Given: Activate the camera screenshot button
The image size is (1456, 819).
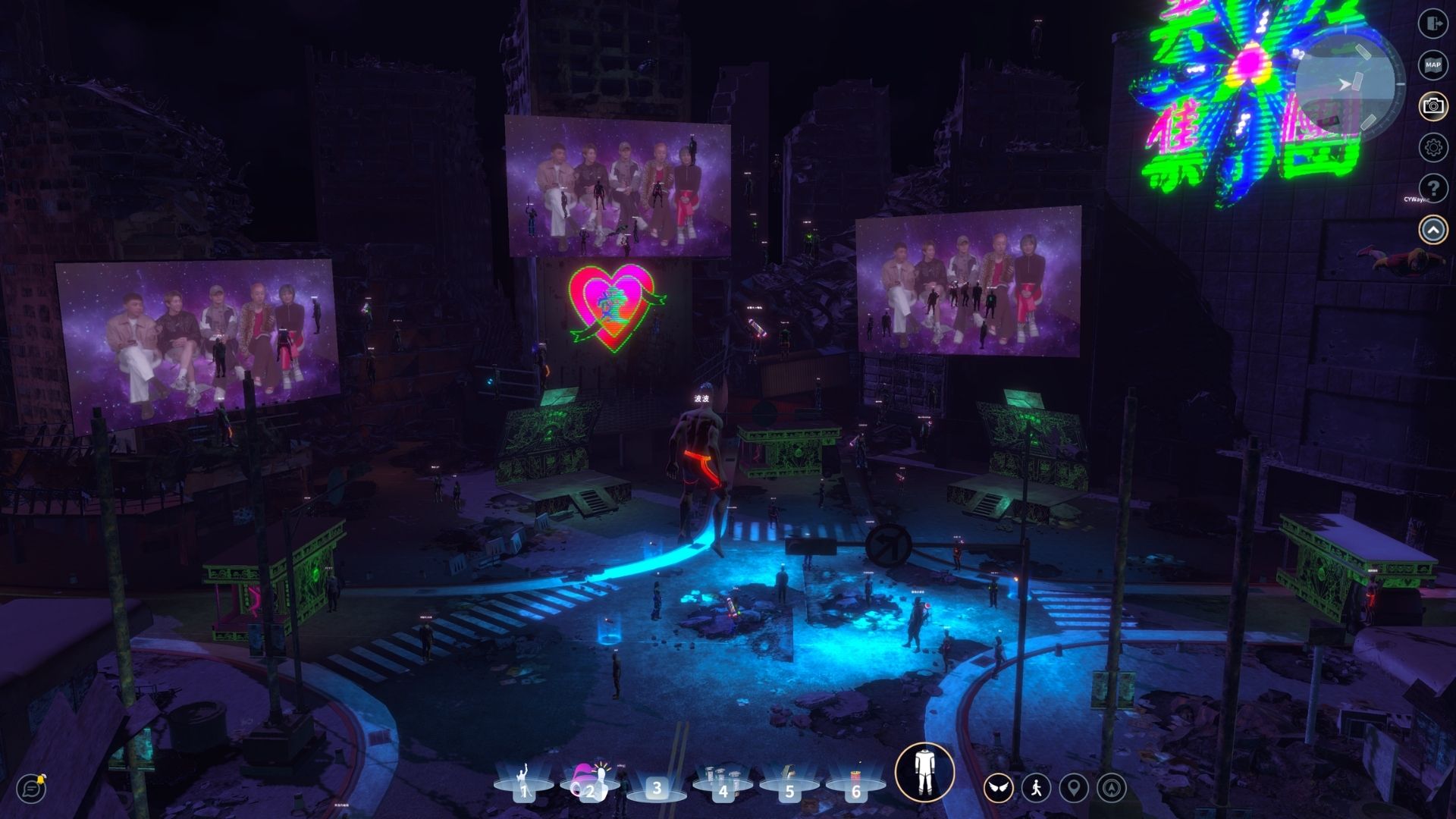Looking at the screenshot, I should coord(1432,105).
